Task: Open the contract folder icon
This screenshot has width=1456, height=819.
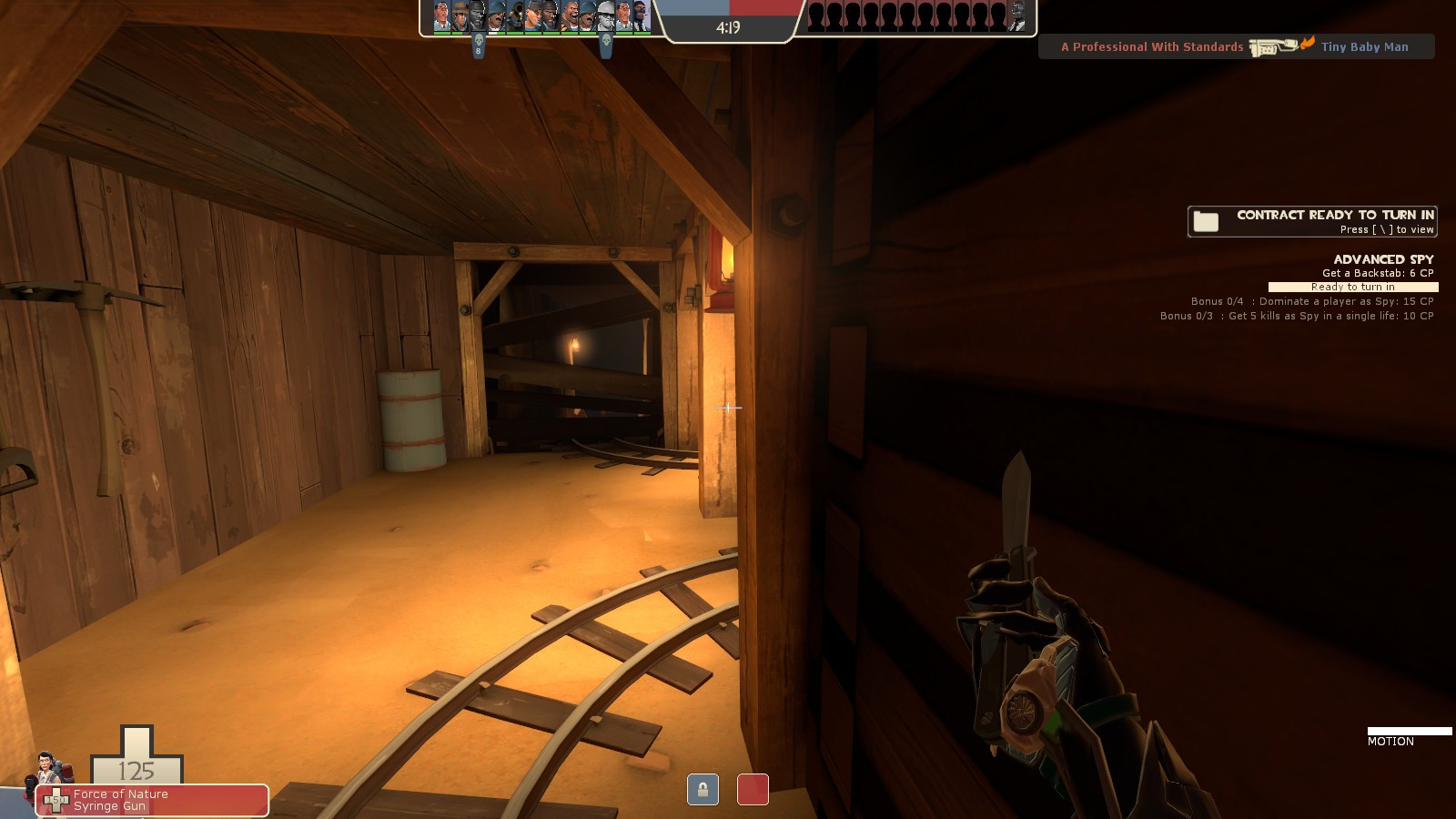Action: 1207,219
